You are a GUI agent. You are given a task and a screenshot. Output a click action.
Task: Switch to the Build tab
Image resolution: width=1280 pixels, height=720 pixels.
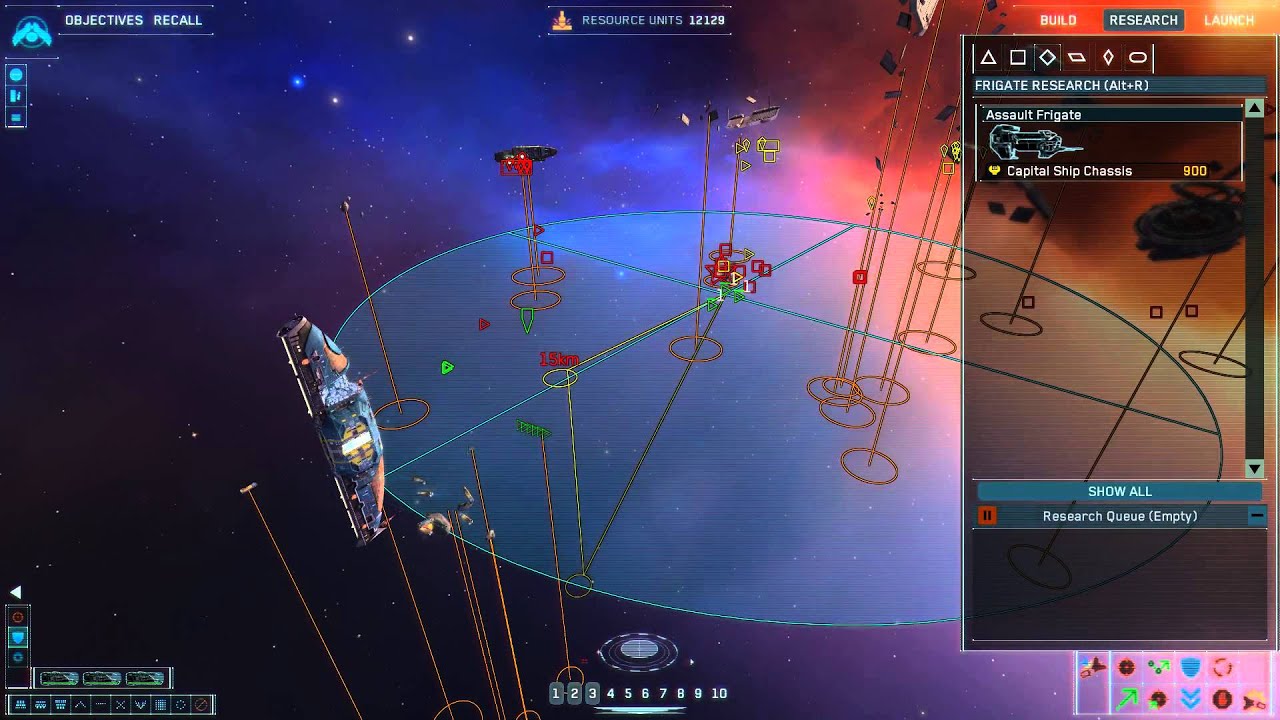coord(1058,20)
